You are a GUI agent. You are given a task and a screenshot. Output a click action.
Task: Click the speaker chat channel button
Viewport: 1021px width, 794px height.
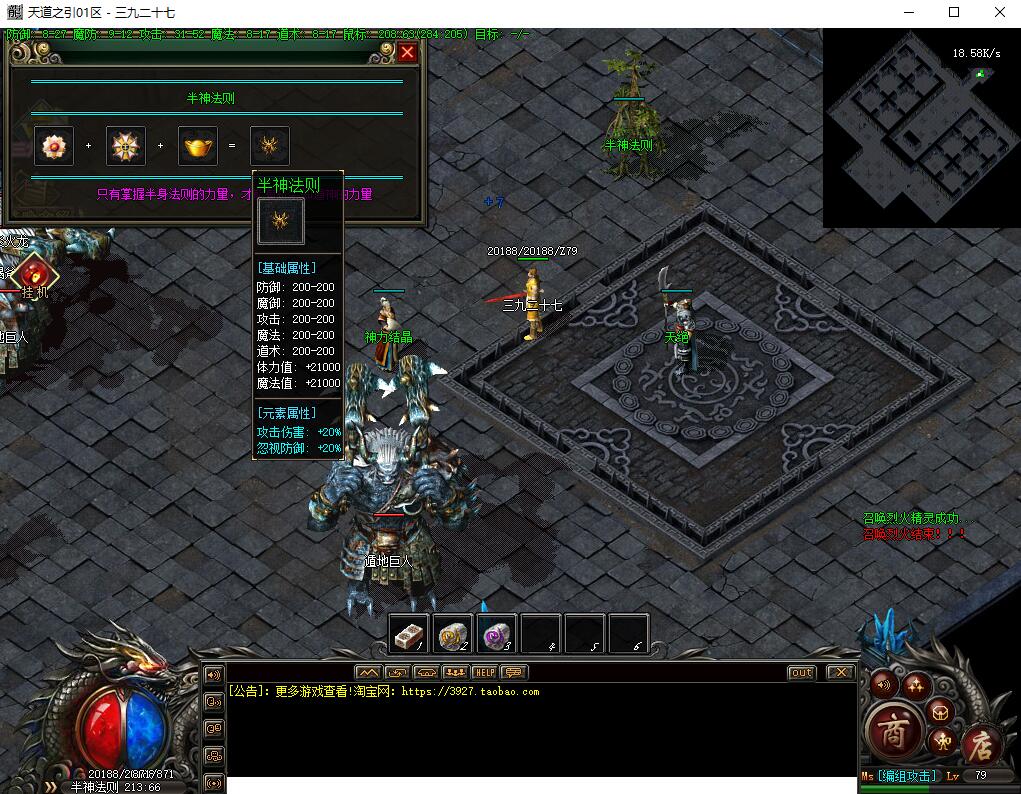coord(213,675)
